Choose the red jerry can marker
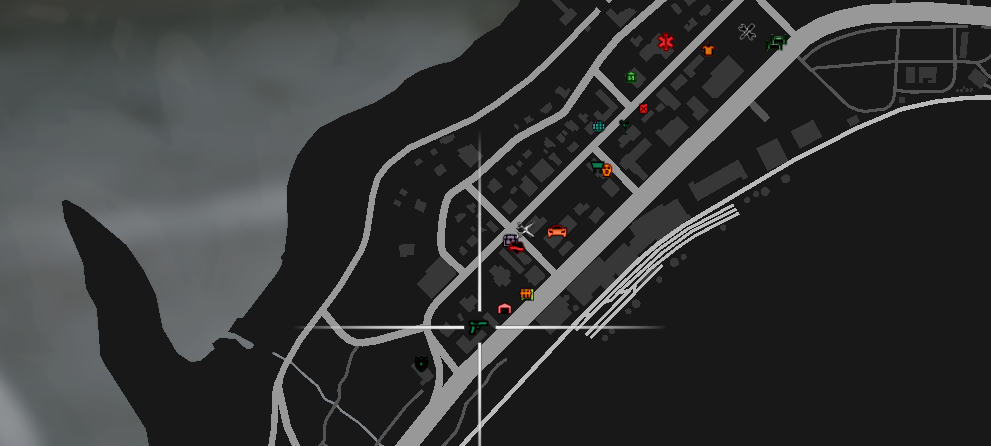 click(x=643, y=108)
